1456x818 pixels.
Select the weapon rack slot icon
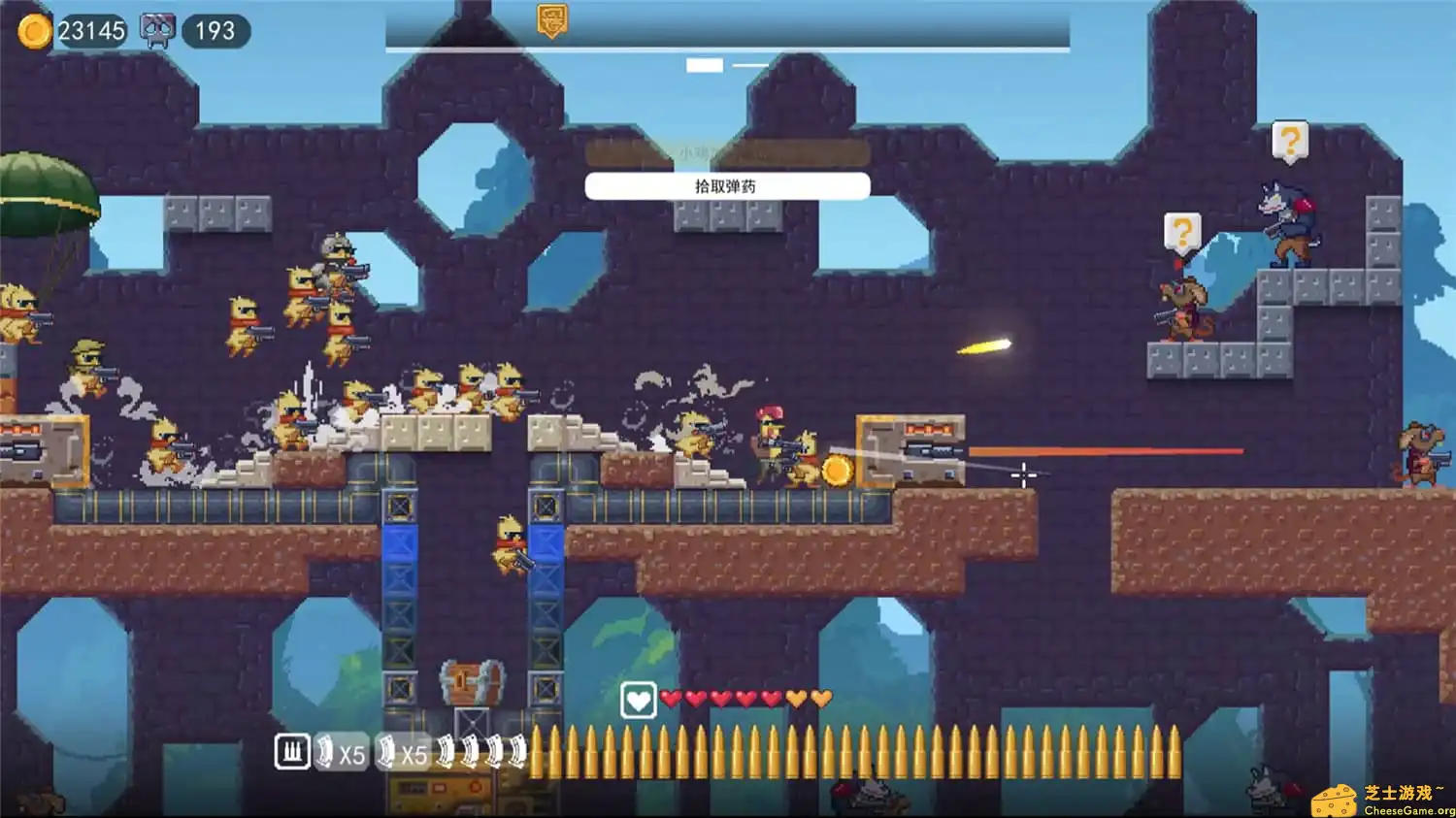[x=292, y=750]
